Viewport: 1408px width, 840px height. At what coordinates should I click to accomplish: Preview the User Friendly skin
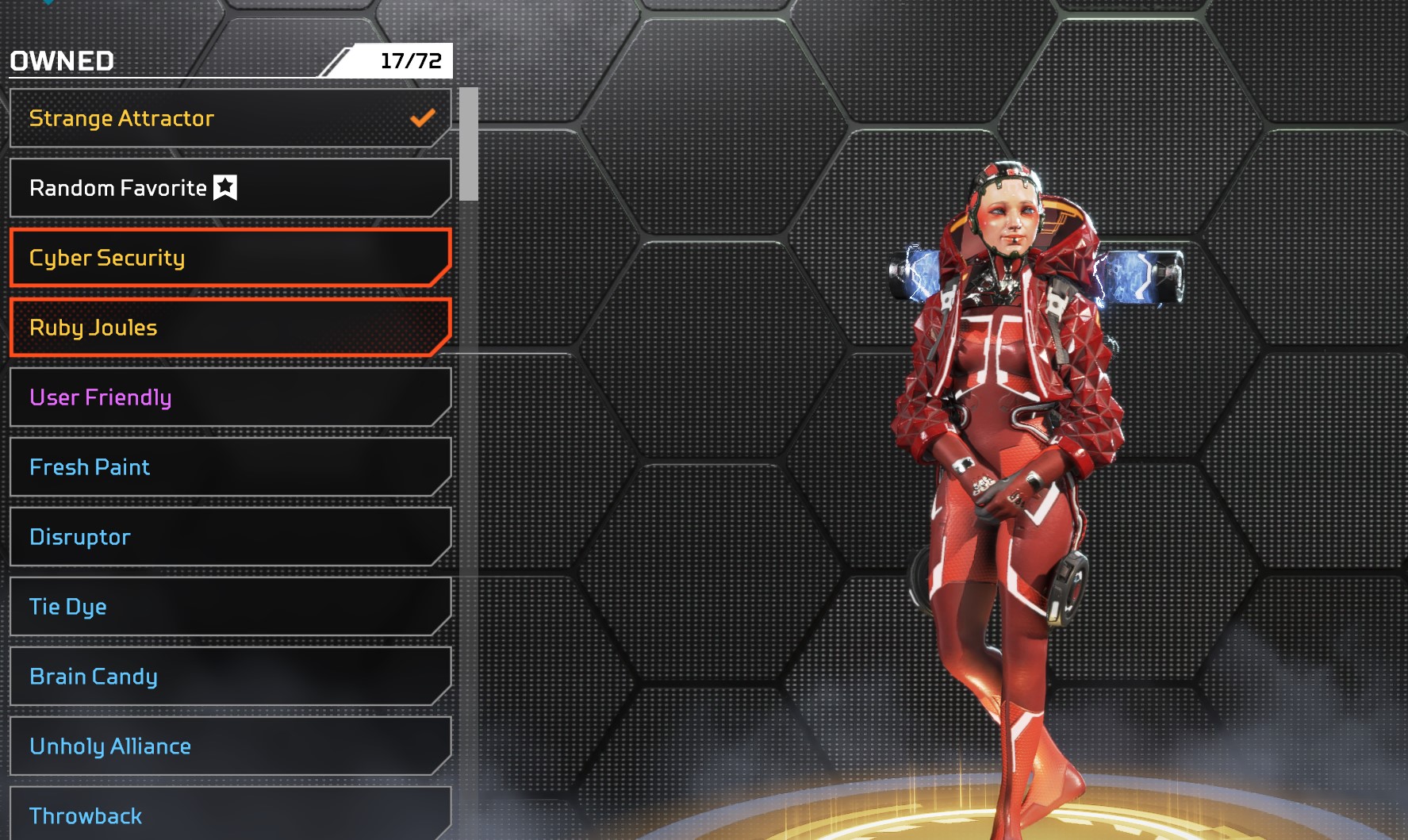click(230, 397)
